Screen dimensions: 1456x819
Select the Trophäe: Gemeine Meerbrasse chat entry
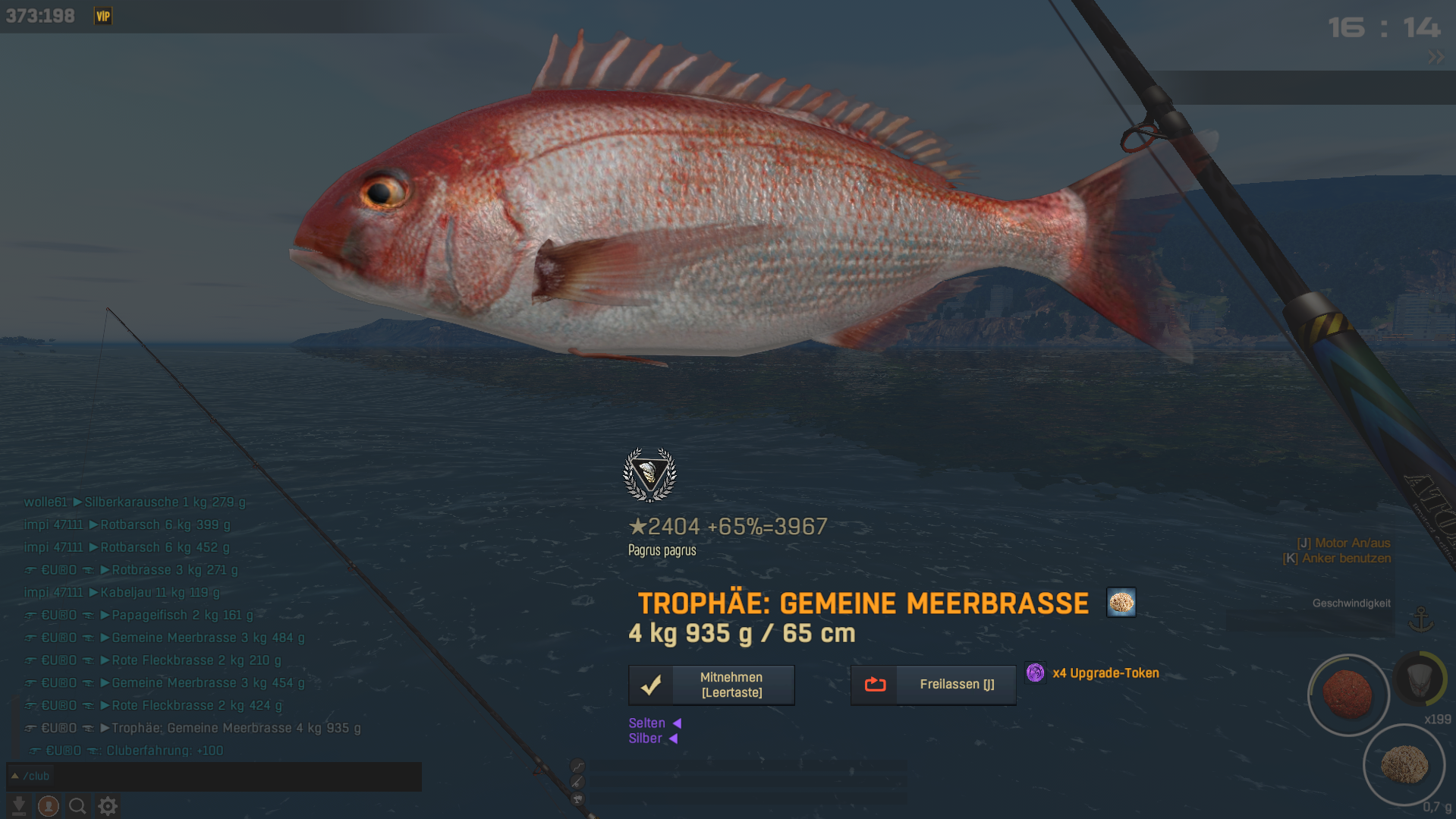pos(235,728)
